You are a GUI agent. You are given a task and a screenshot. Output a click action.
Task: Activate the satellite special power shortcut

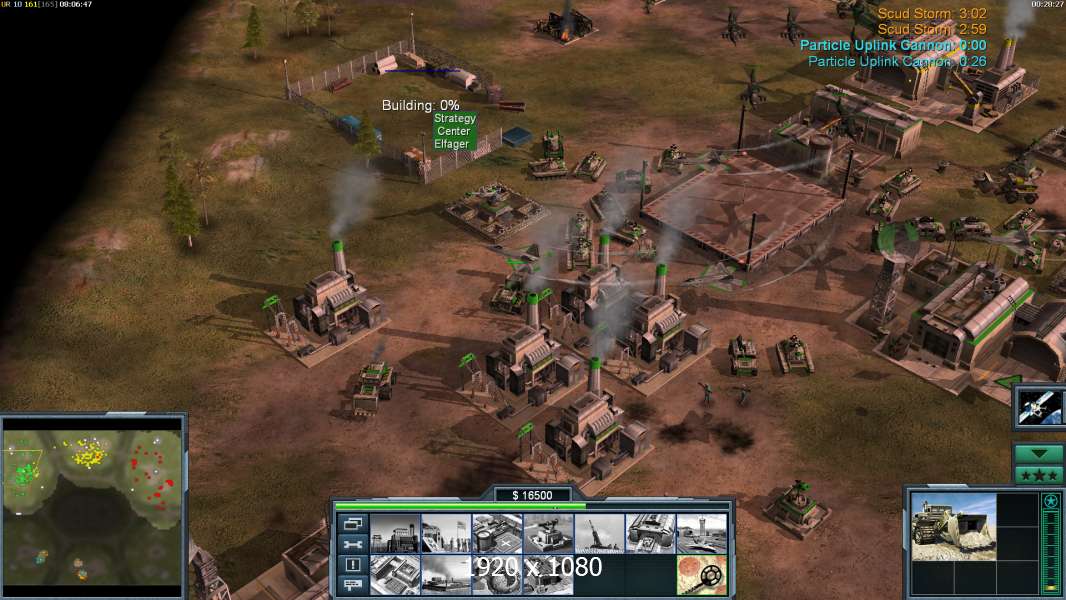pyautogui.click(x=1039, y=407)
